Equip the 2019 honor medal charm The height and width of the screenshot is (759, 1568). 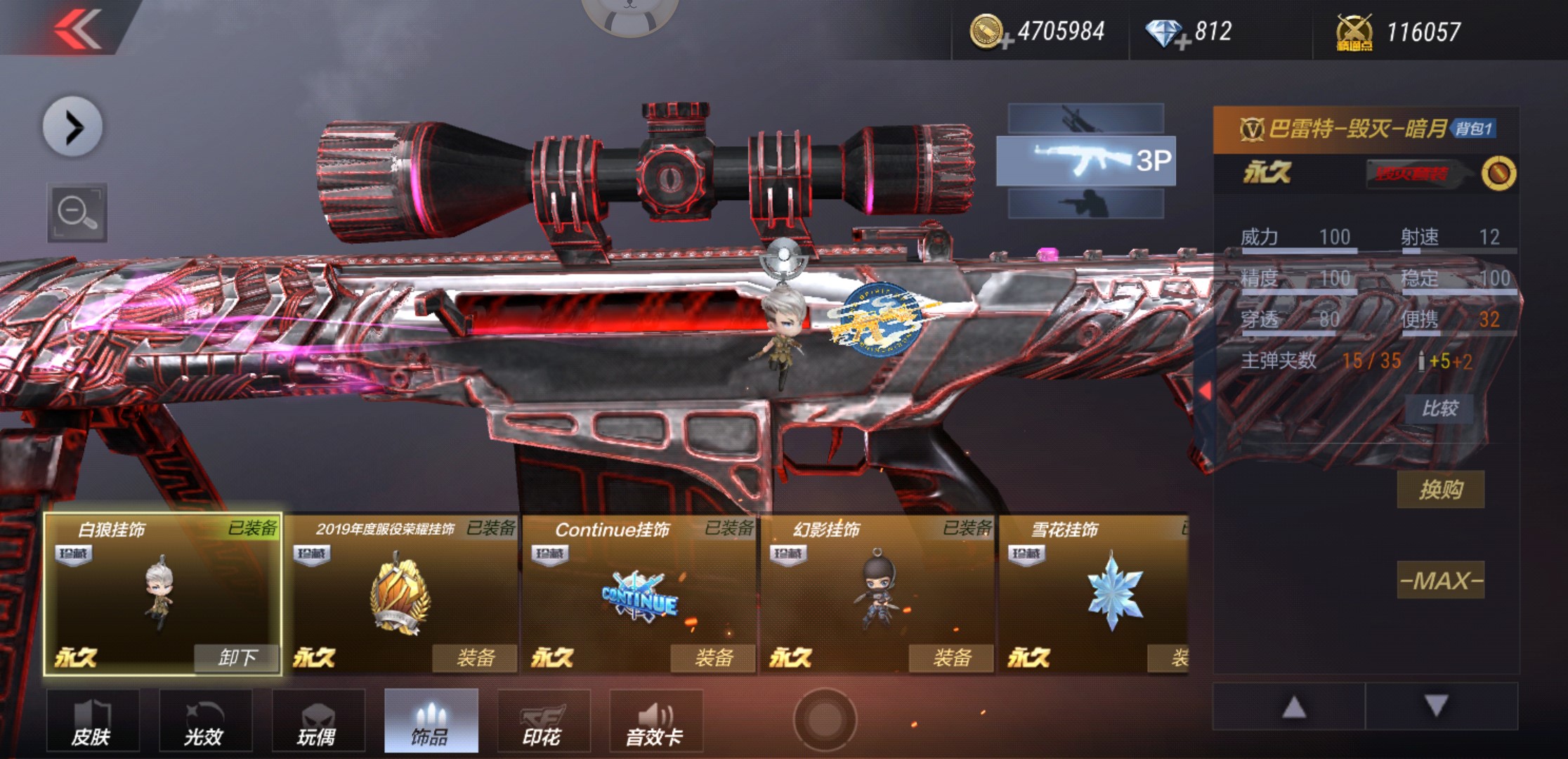tap(475, 658)
